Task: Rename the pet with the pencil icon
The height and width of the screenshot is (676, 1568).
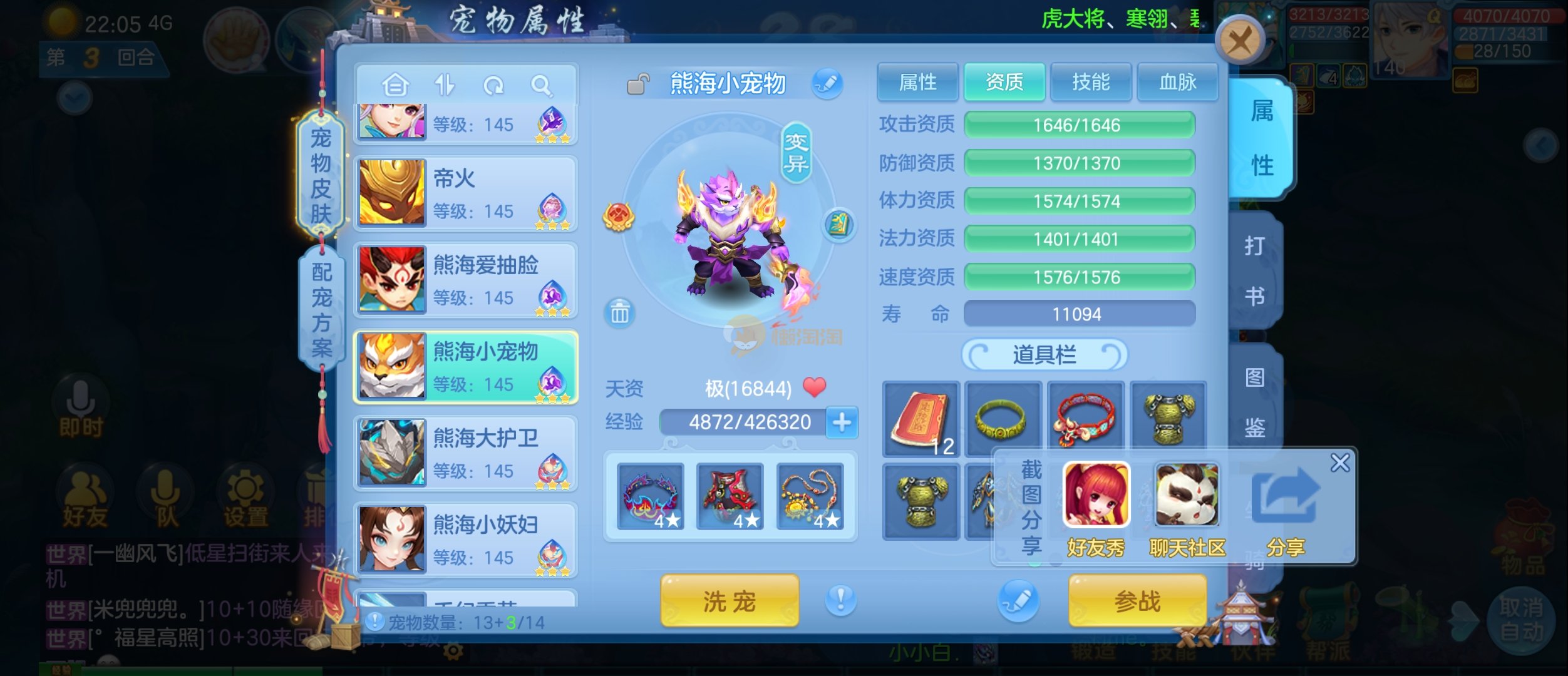Action: coord(827,83)
